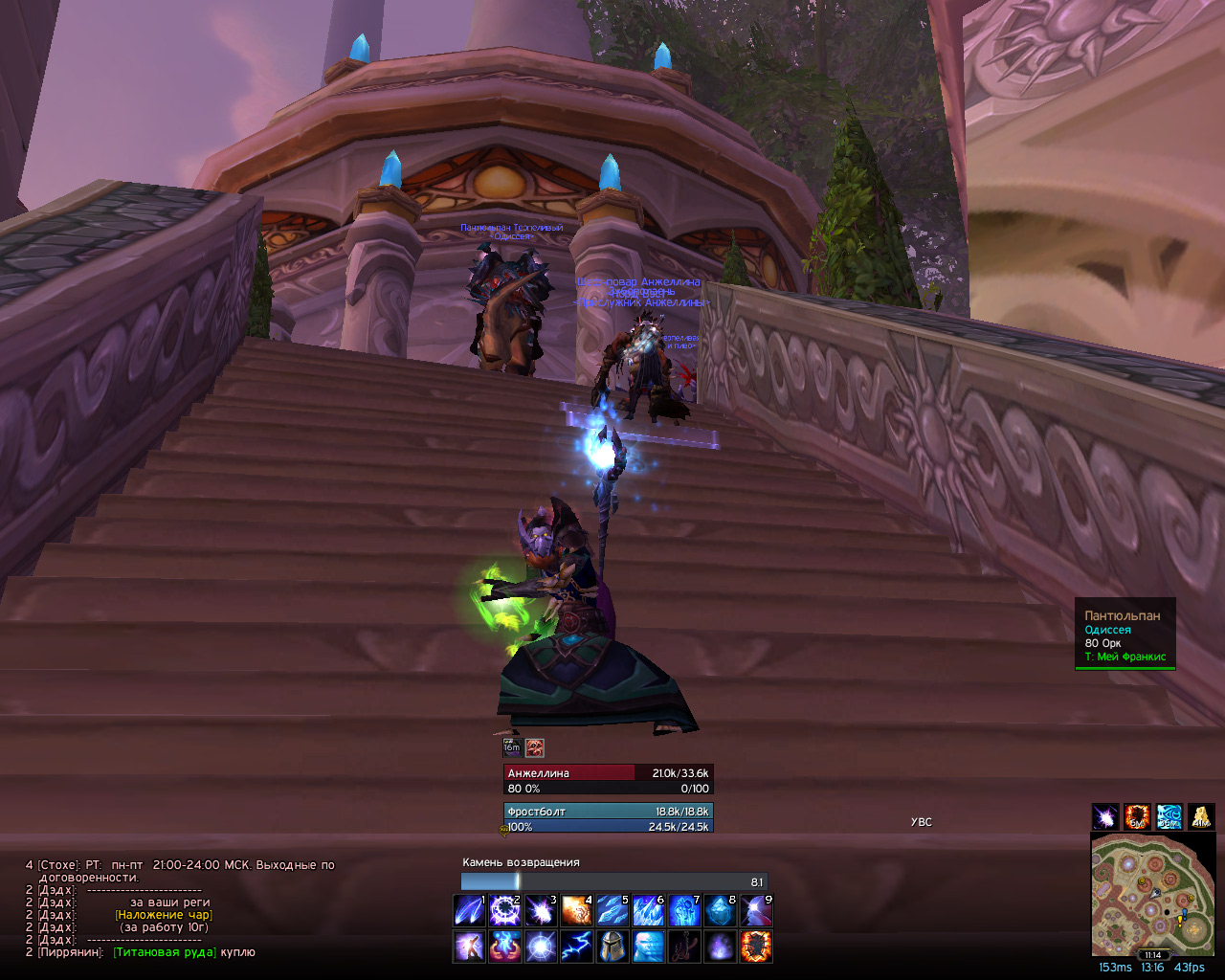The width and height of the screenshot is (1225, 980).
Task: Activate the purple rune circle spell
Action: 504,911
